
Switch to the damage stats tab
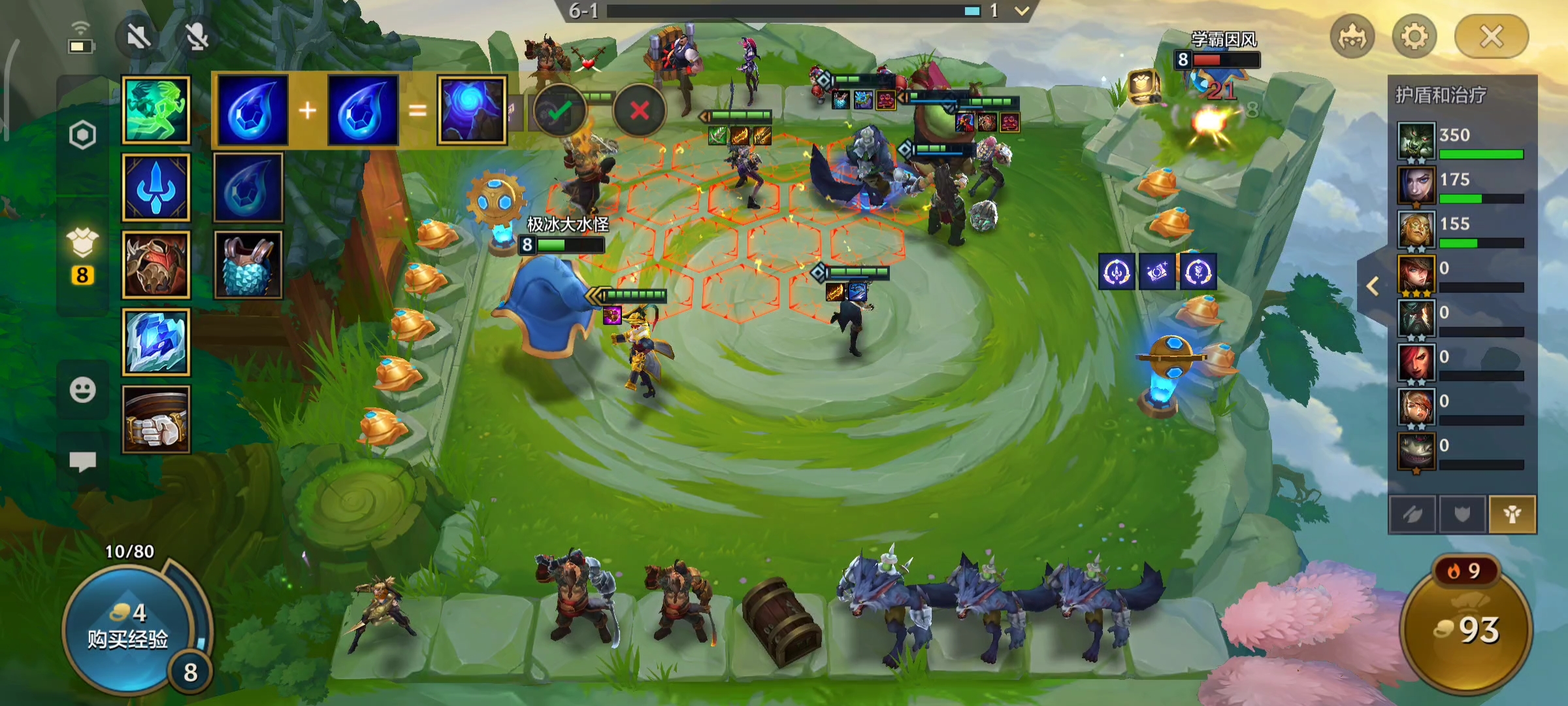[1413, 515]
